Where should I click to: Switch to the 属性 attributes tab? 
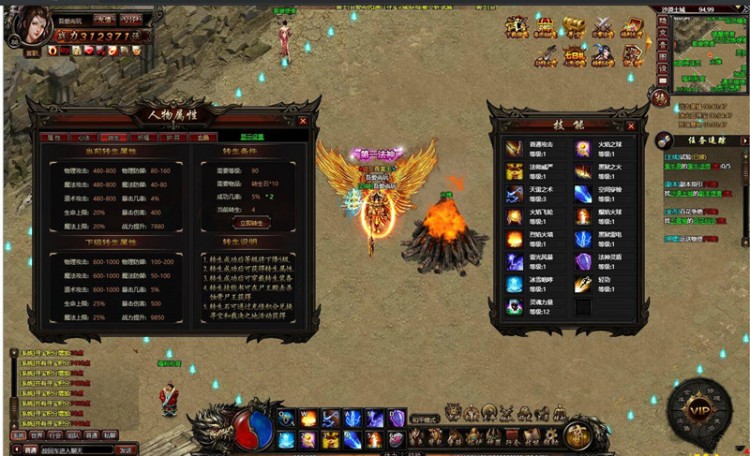click(x=55, y=137)
